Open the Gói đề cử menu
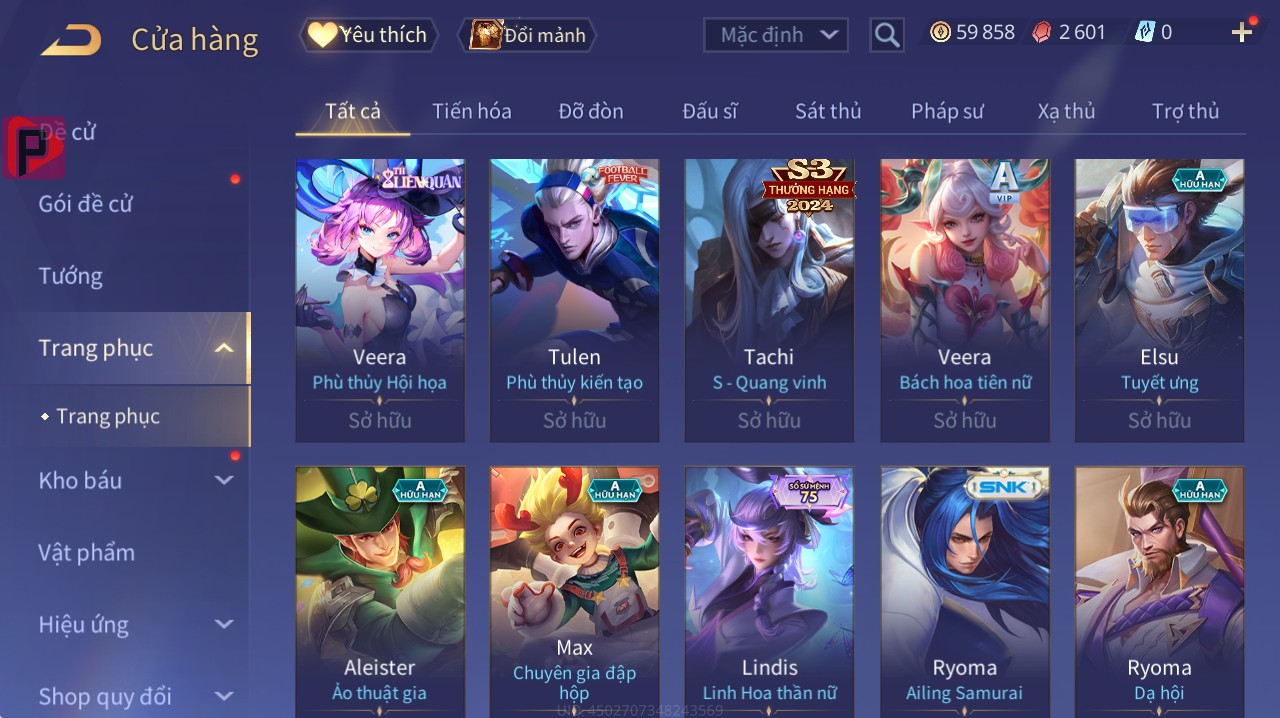This screenshot has height=718, width=1280. 86,204
